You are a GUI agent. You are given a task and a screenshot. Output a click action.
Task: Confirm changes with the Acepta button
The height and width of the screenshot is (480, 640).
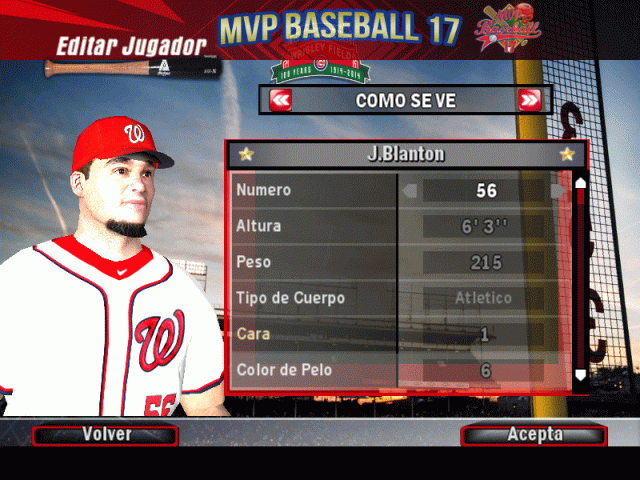pos(534,435)
